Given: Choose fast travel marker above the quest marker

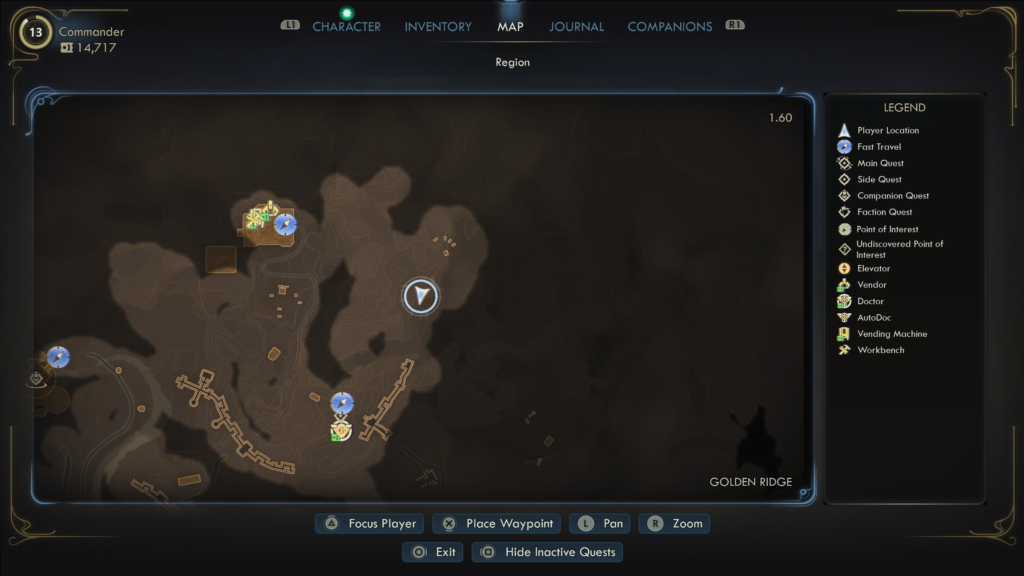Looking at the screenshot, I should click(x=342, y=403).
